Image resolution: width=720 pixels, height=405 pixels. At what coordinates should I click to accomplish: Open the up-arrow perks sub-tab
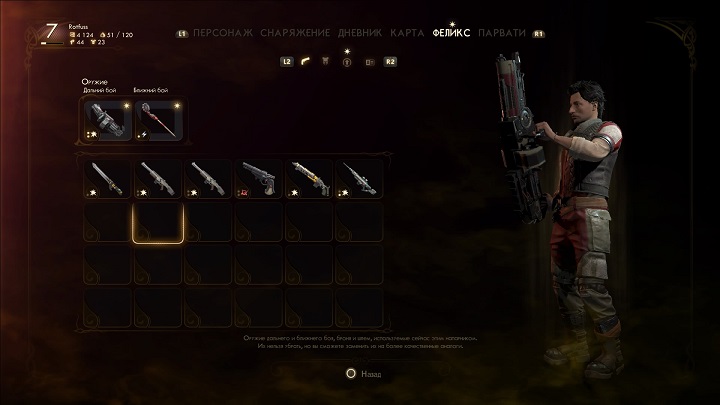(348, 62)
